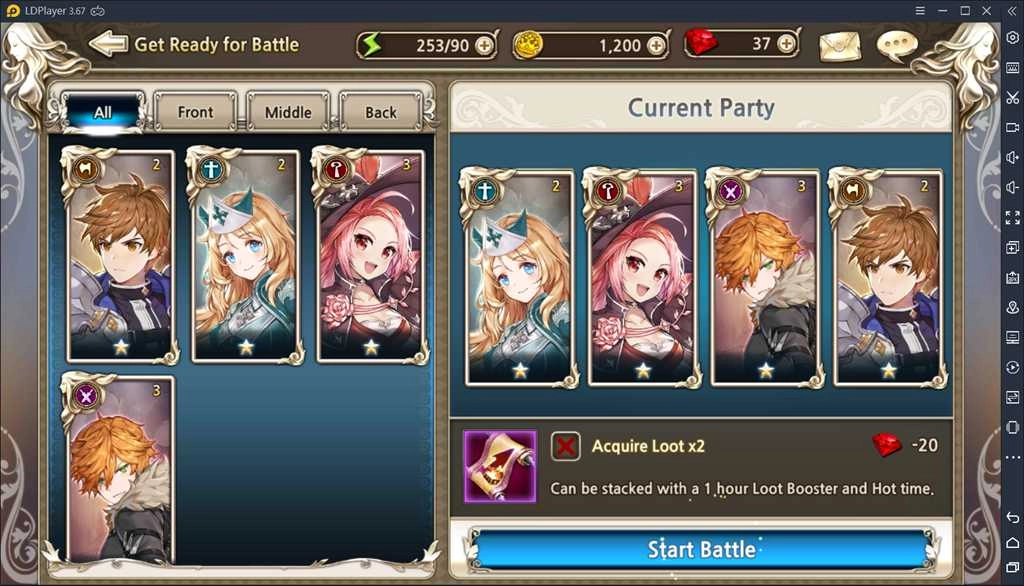The width and height of the screenshot is (1024, 586).
Task: Start Battle with the current party
Action: [x=701, y=549]
